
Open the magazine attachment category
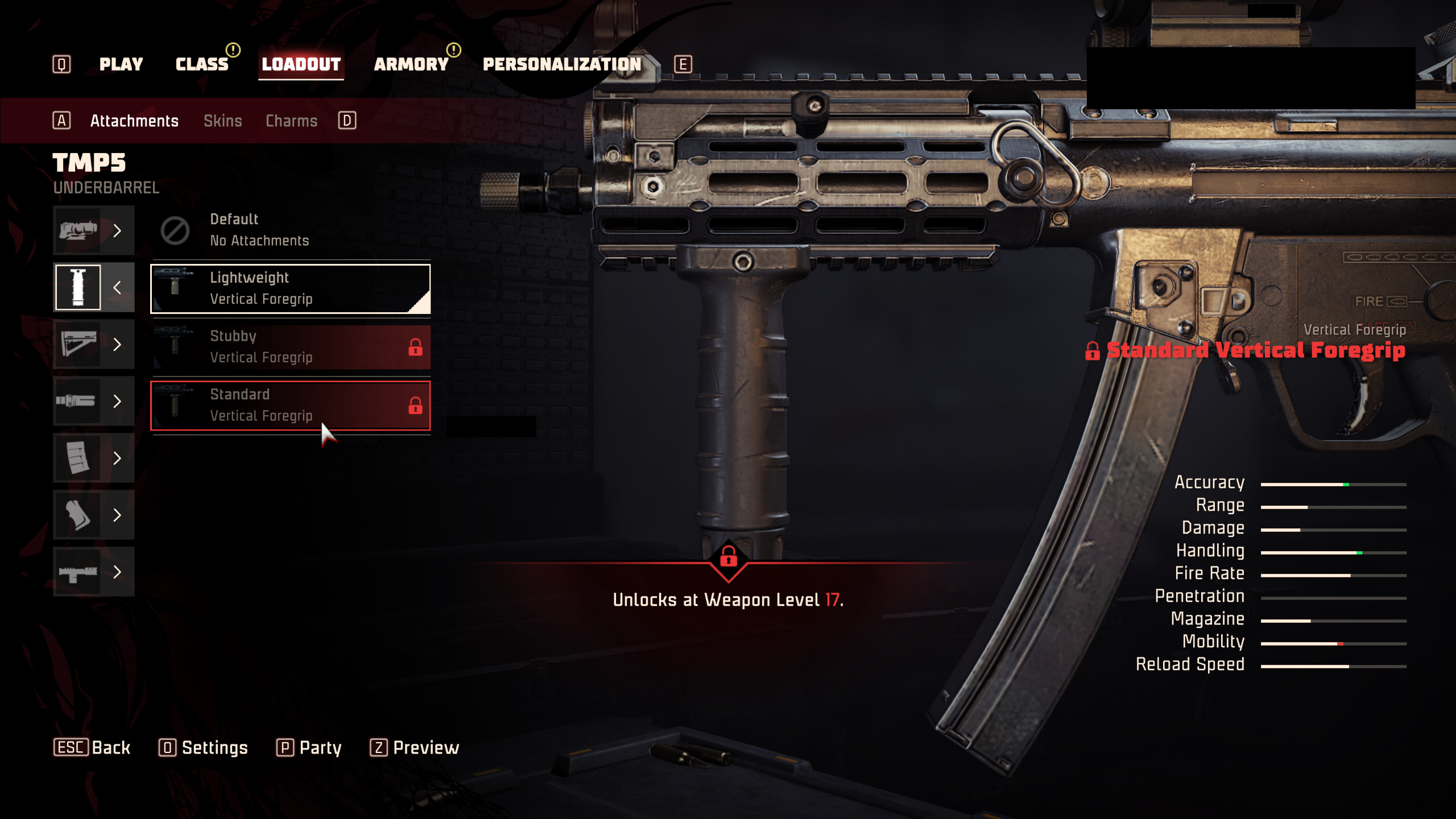[x=93, y=458]
